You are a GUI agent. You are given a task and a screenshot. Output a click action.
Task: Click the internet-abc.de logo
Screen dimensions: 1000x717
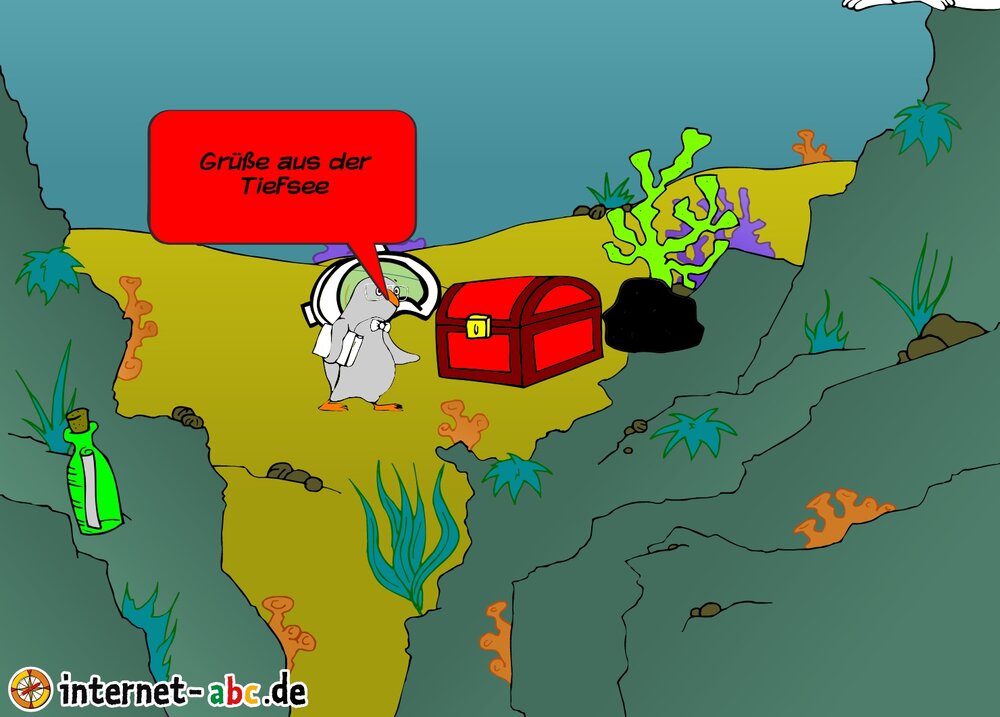(x=158, y=689)
